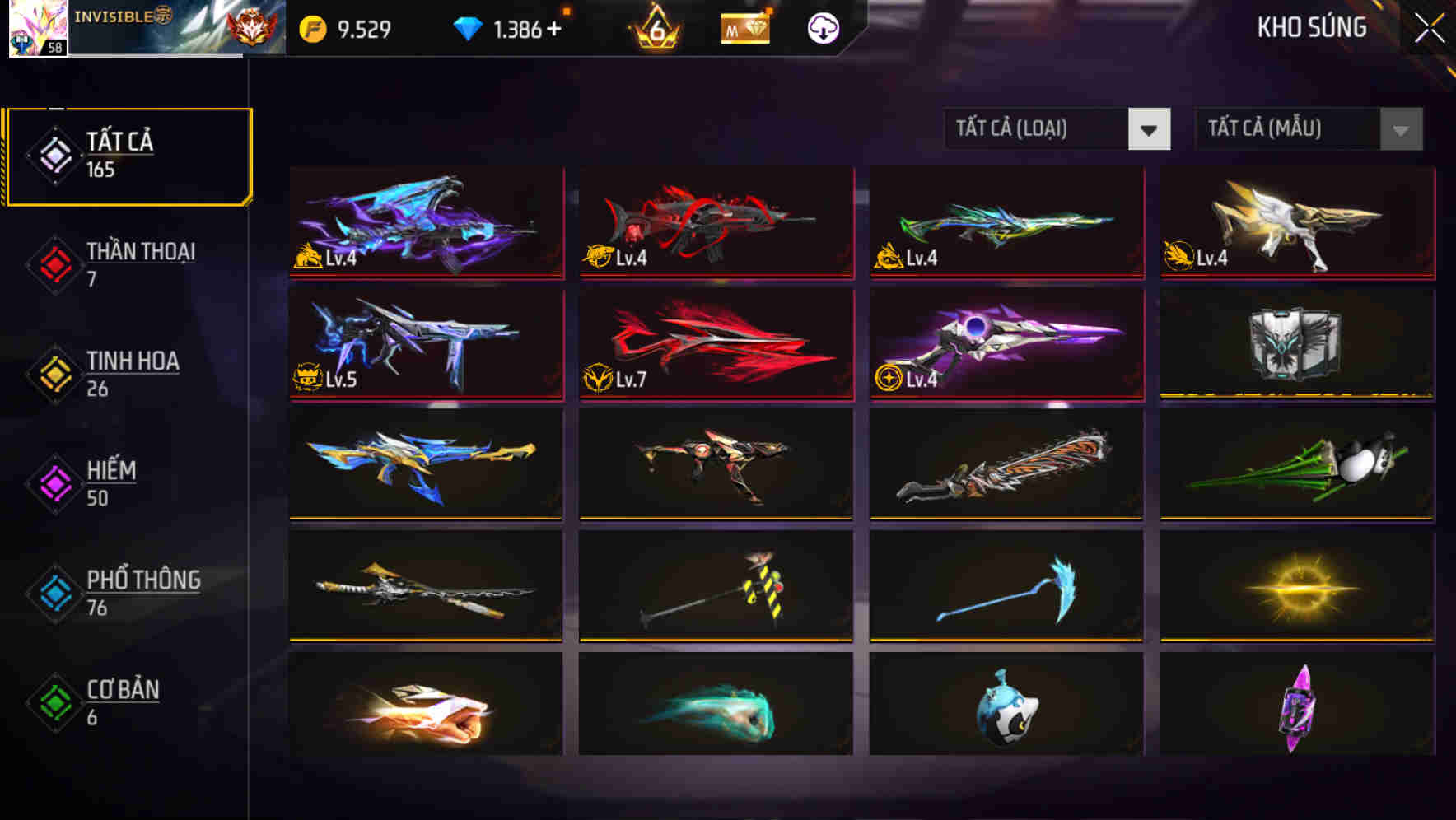Image resolution: width=1456 pixels, height=820 pixels.
Task: Click the blue diamond currency icon
Action: click(x=465, y=26)
